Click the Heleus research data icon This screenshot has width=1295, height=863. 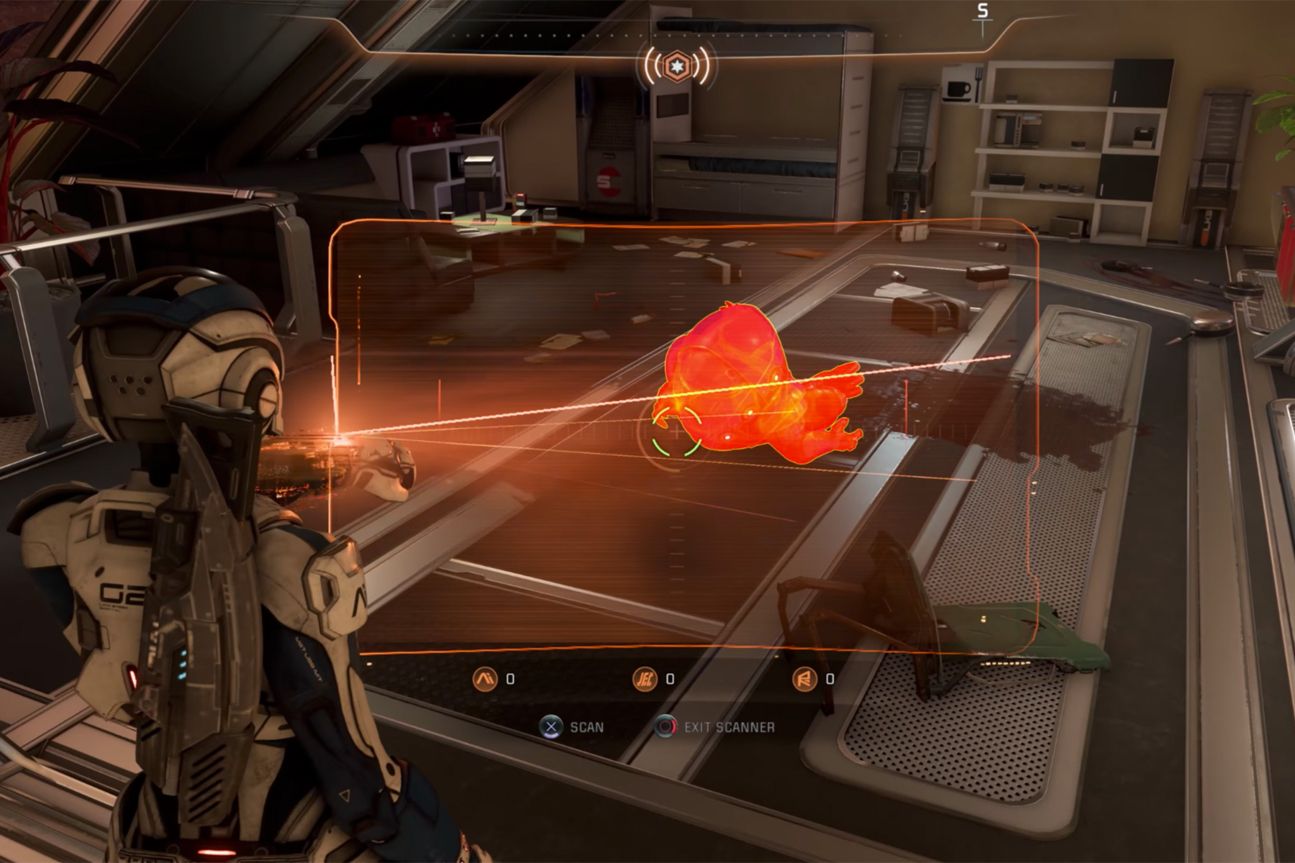pyautogui.click(x=645, y=680)
